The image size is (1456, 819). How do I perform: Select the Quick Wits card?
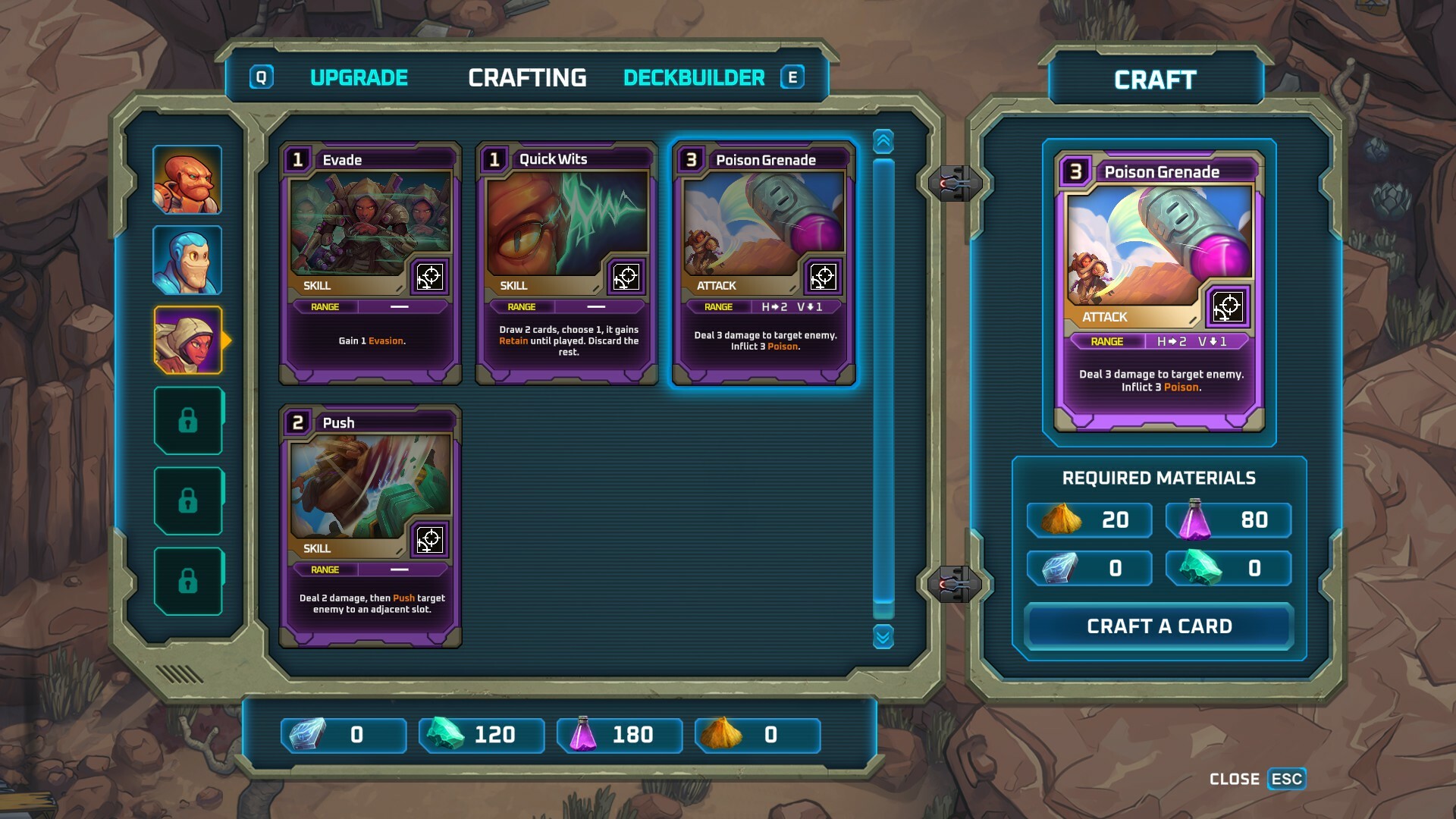click(x=567, y=263)
